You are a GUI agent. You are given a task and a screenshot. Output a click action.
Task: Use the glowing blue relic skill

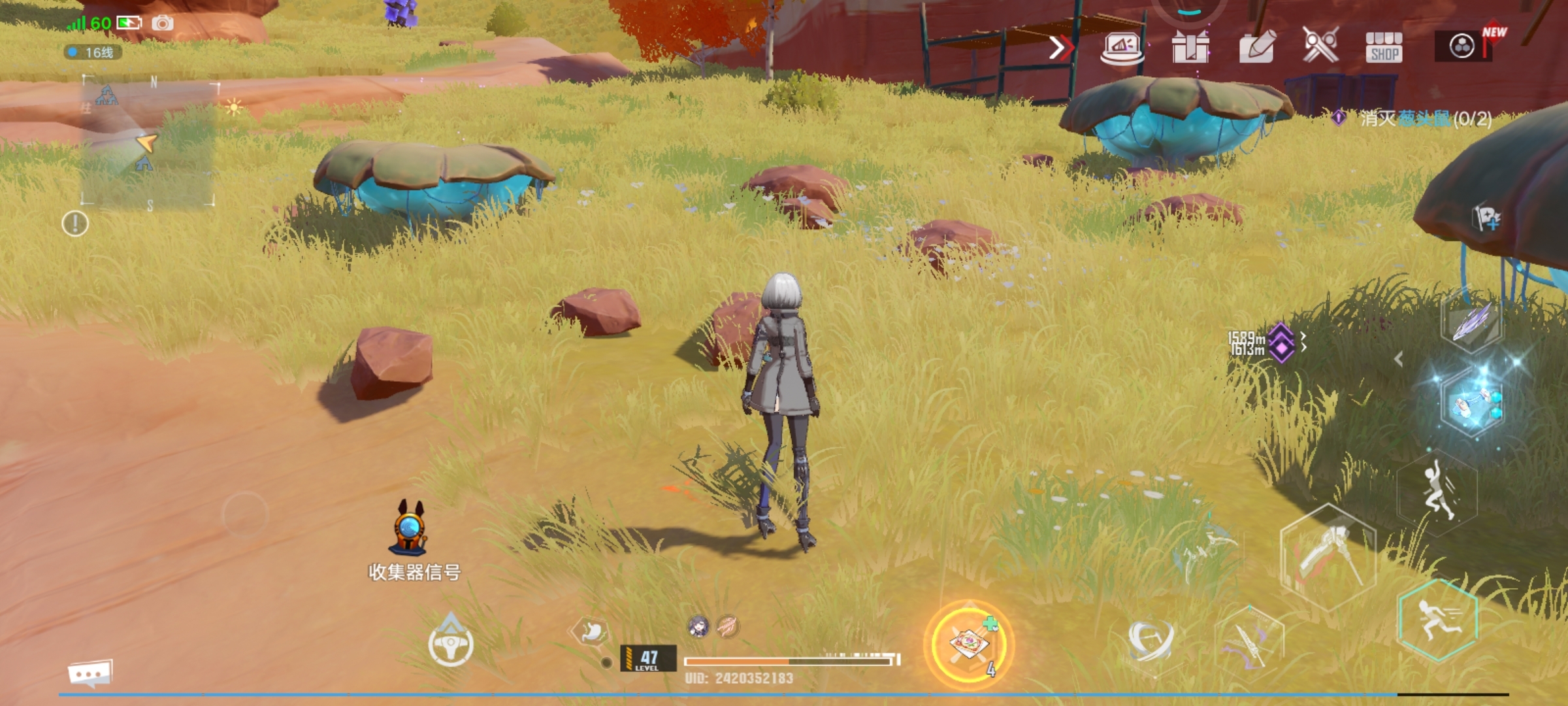1473,401
